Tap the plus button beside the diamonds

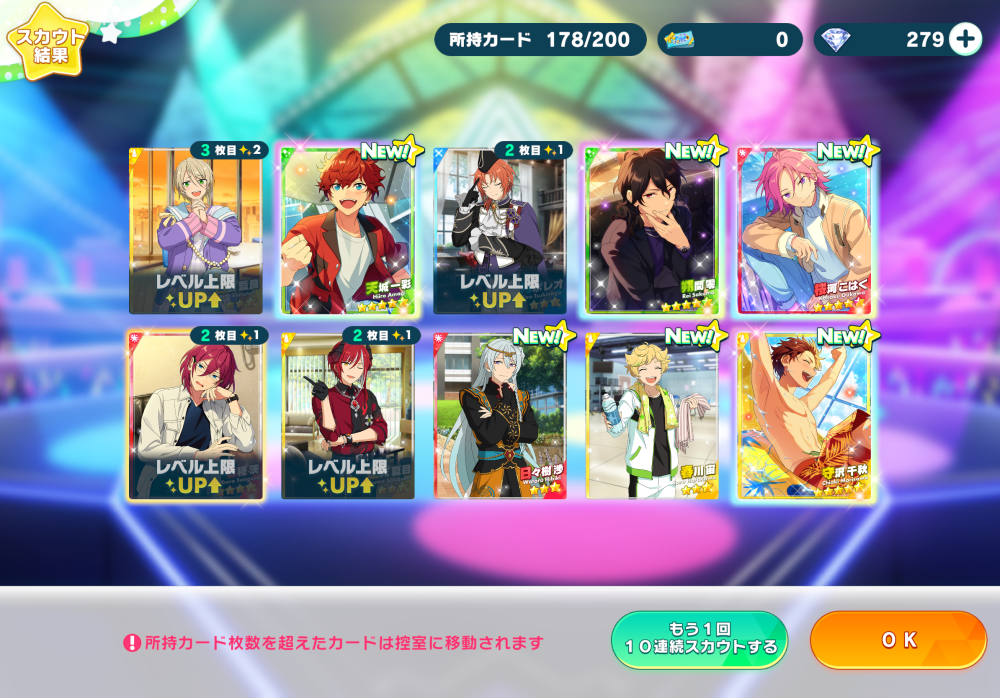click(965, 39)
